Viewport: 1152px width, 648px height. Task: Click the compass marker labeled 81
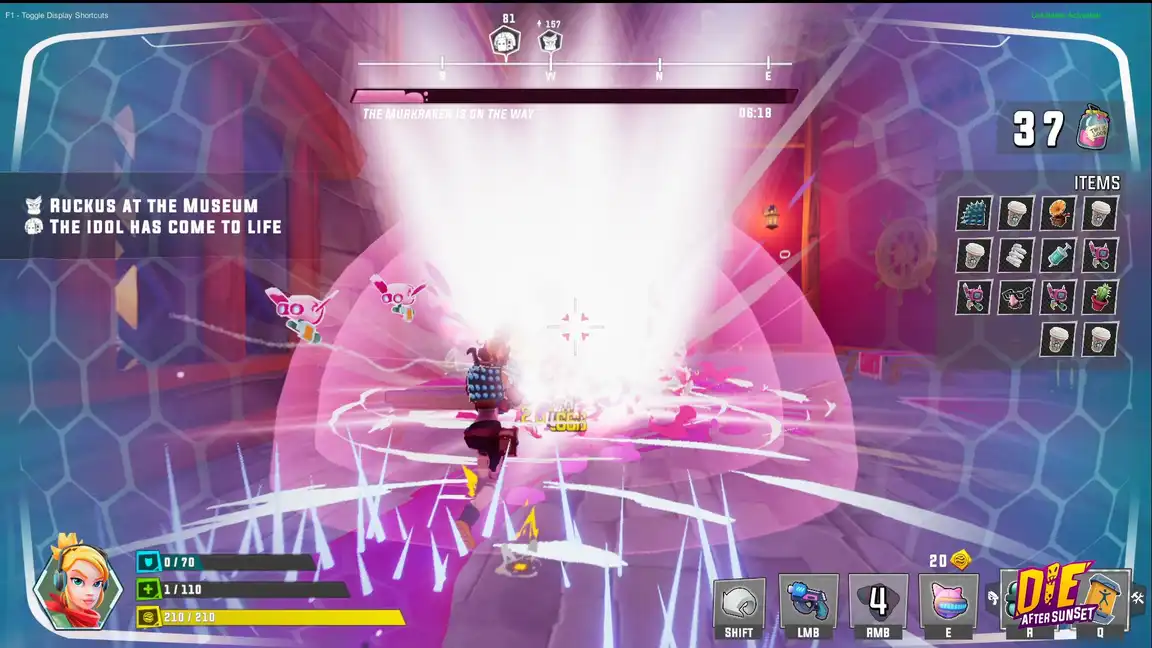(x=505, y=42)
